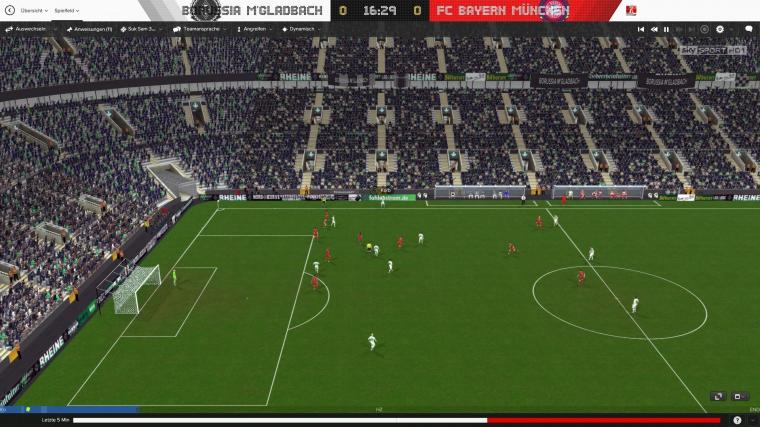Open the help question mark icon

(737, 420)
